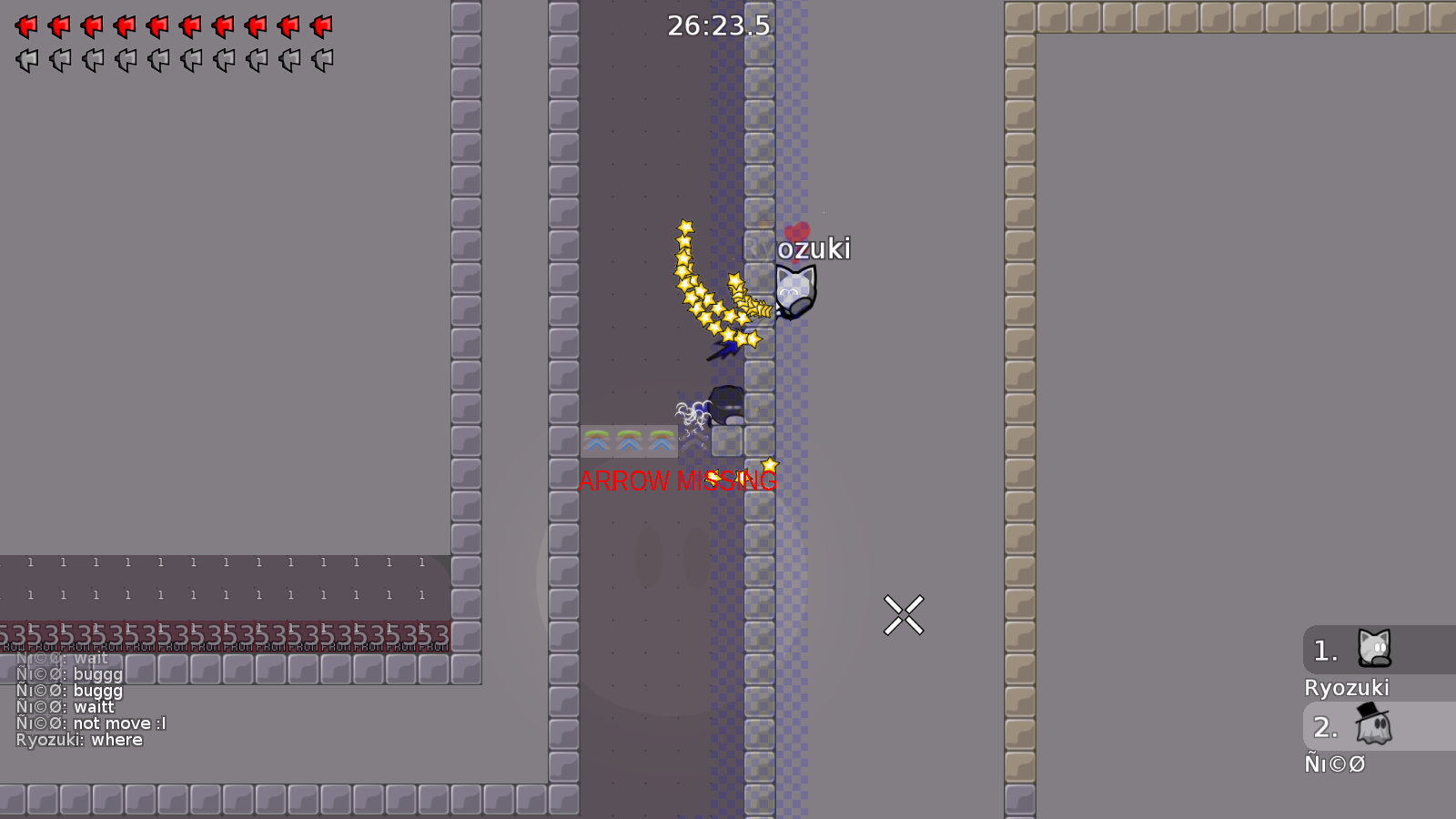Click Ryozuki's name under rank 1
This screenshot has height=819, width=1456.
[x=1349, y=688]
